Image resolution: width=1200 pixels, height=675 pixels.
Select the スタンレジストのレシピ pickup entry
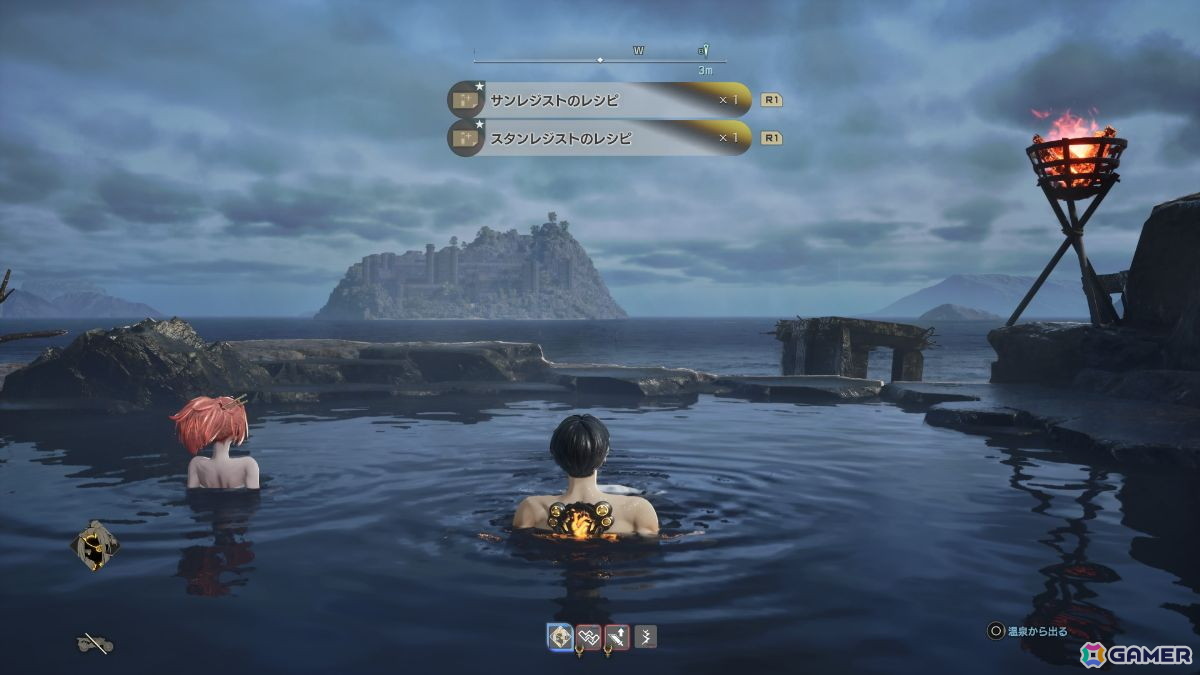(600, 138)
